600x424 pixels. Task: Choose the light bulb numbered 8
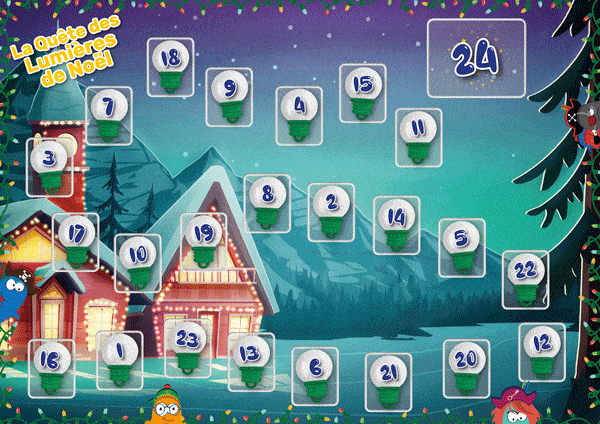(266, 203)
